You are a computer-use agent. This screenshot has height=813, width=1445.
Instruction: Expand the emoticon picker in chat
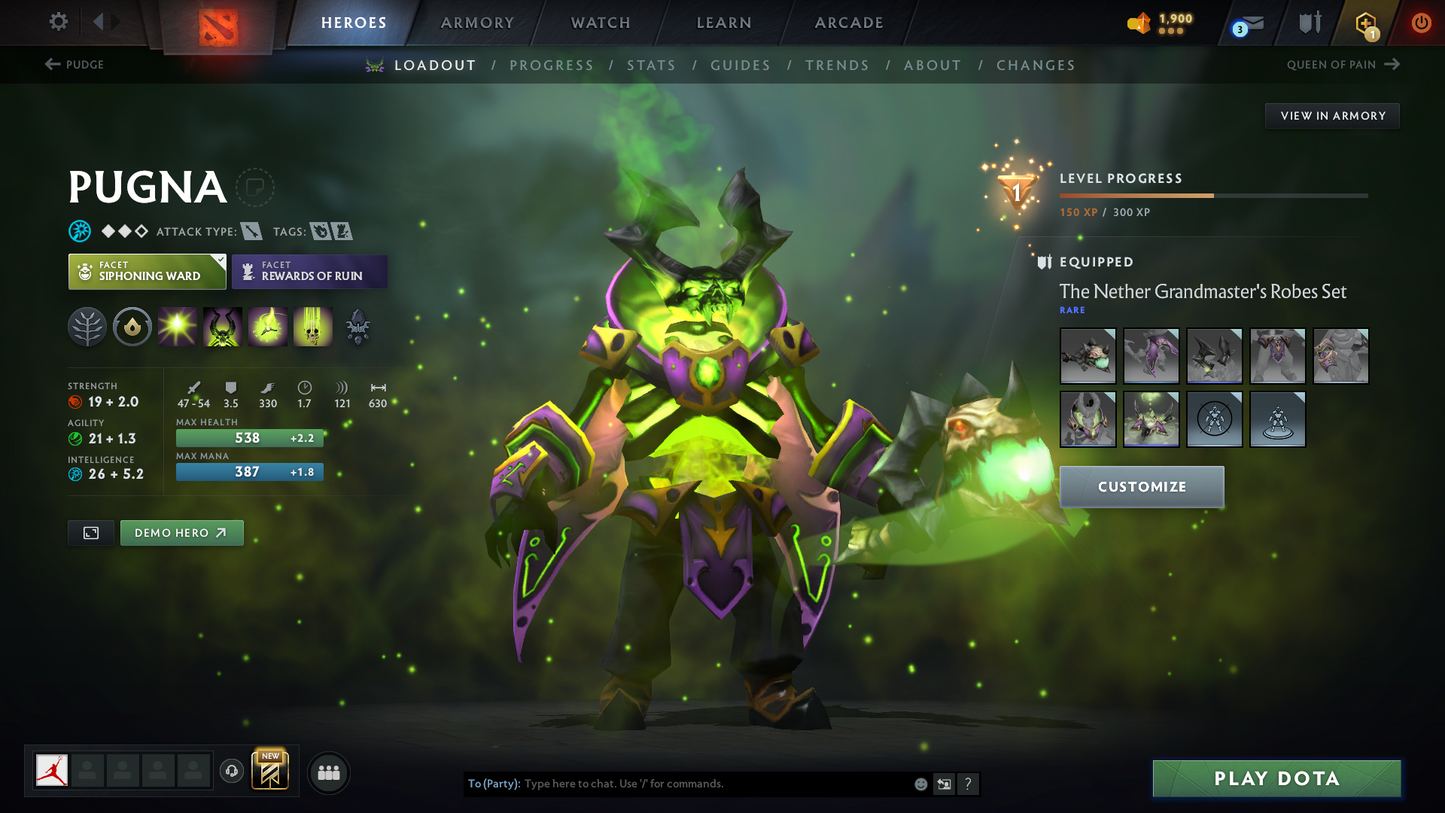point(920,784)
